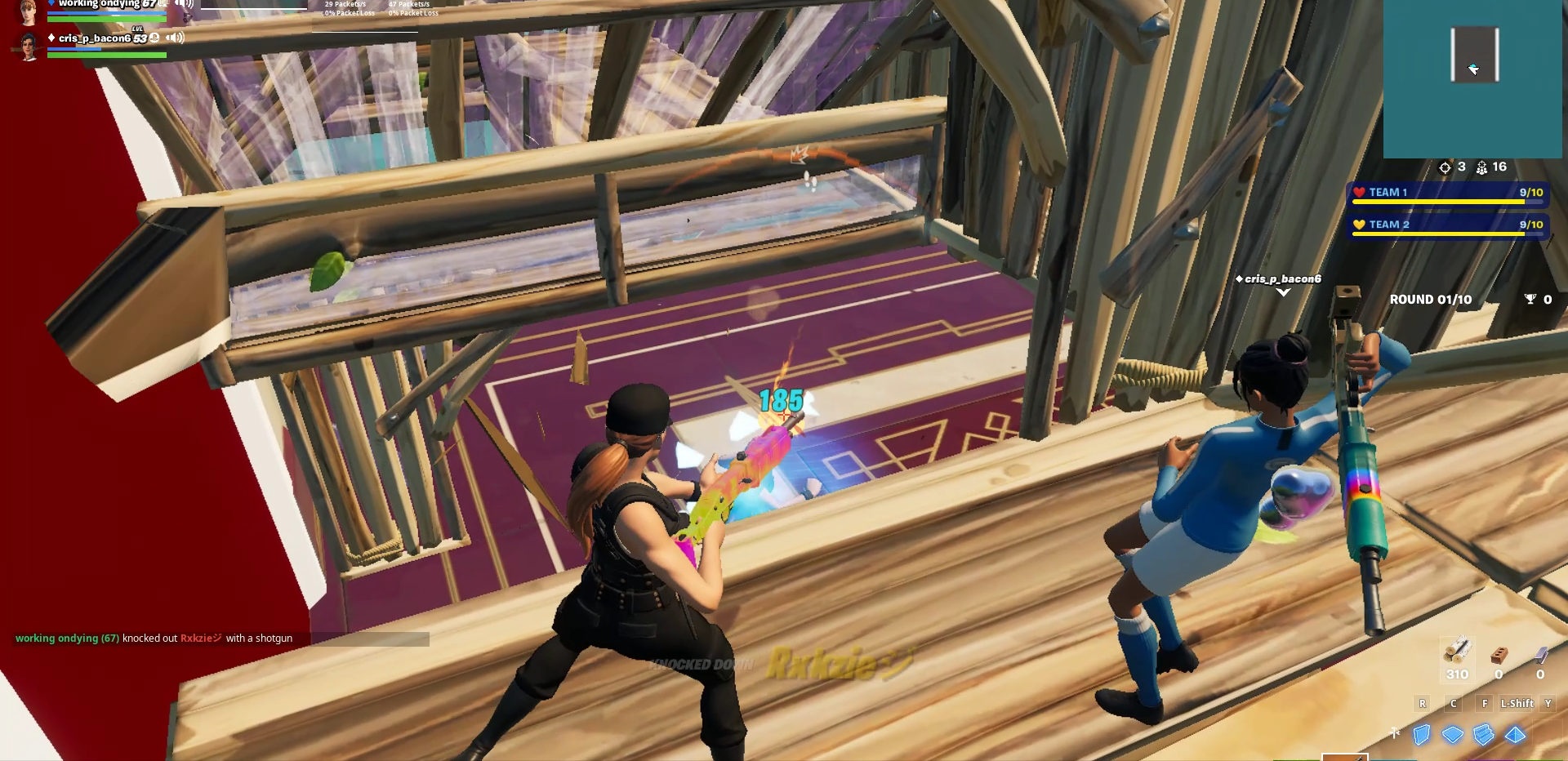
Task: Choose the floor build piece
Action: pyautogui.click(x=1453, y=735)
